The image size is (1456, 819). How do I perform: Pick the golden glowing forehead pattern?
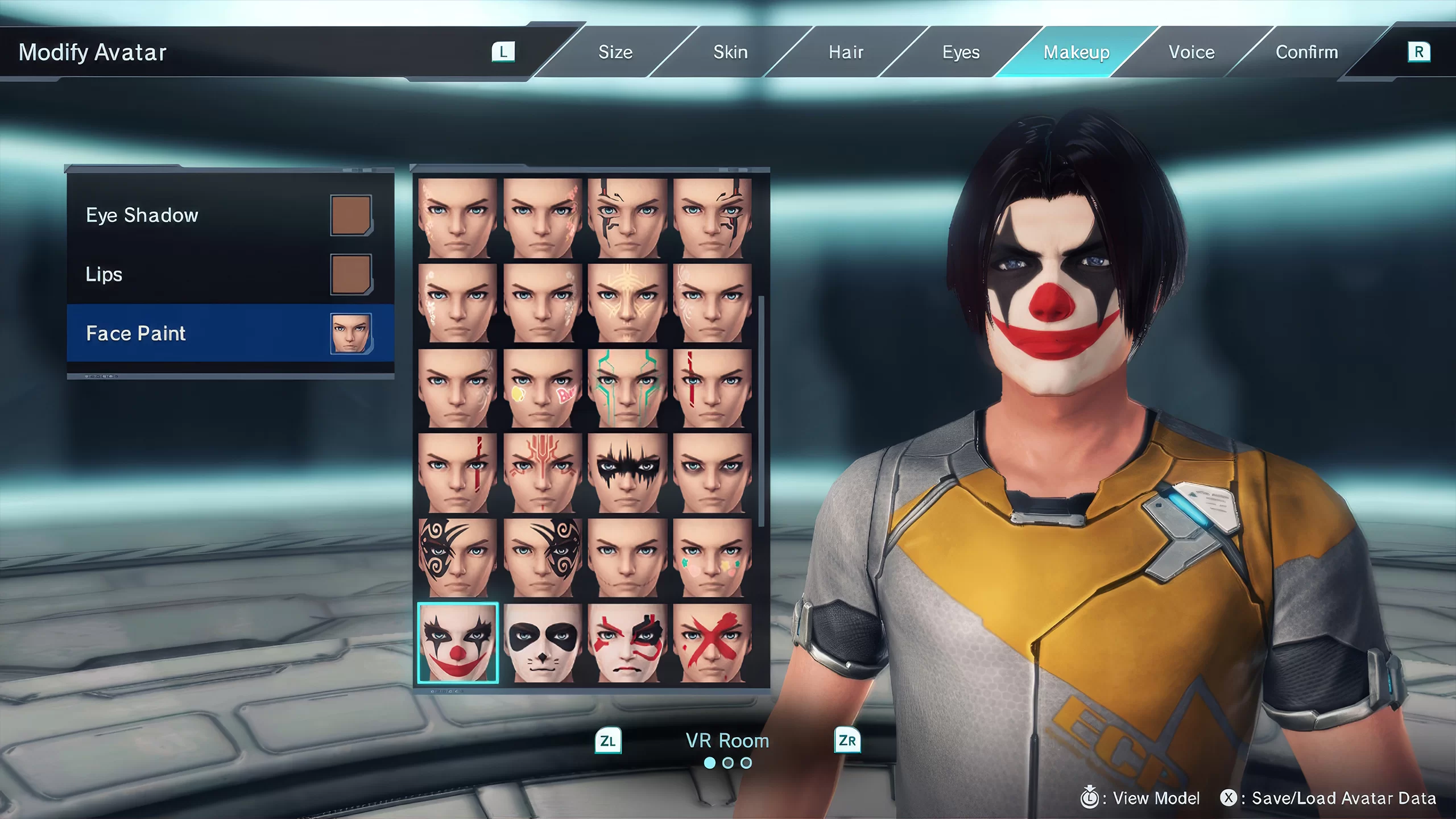point(627,303)
